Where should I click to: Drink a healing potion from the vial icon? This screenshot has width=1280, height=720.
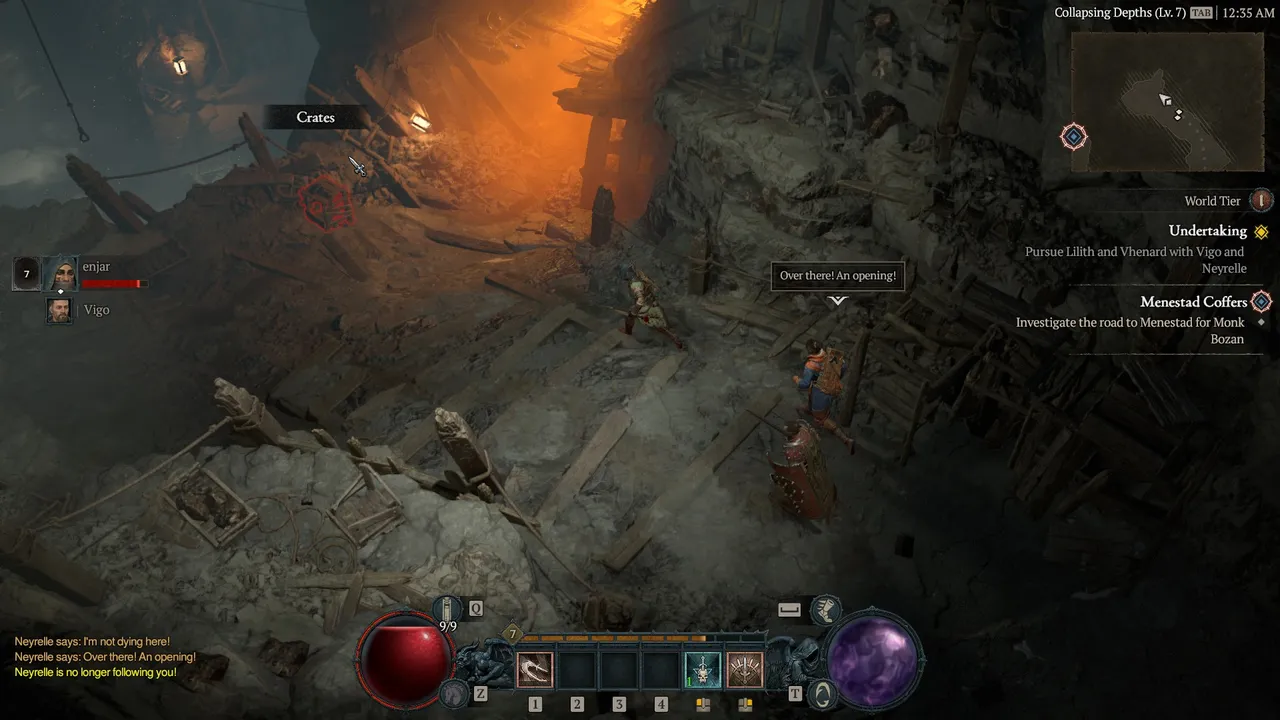pyautogui.click(x=447, y=608)
